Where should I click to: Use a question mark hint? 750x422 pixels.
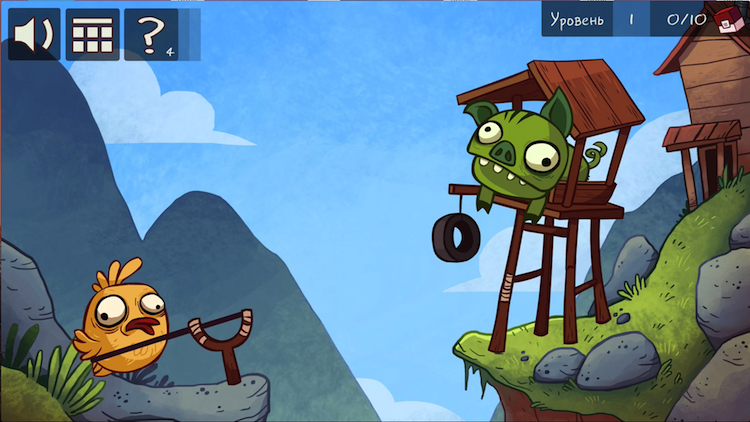[x=151, y=35]
